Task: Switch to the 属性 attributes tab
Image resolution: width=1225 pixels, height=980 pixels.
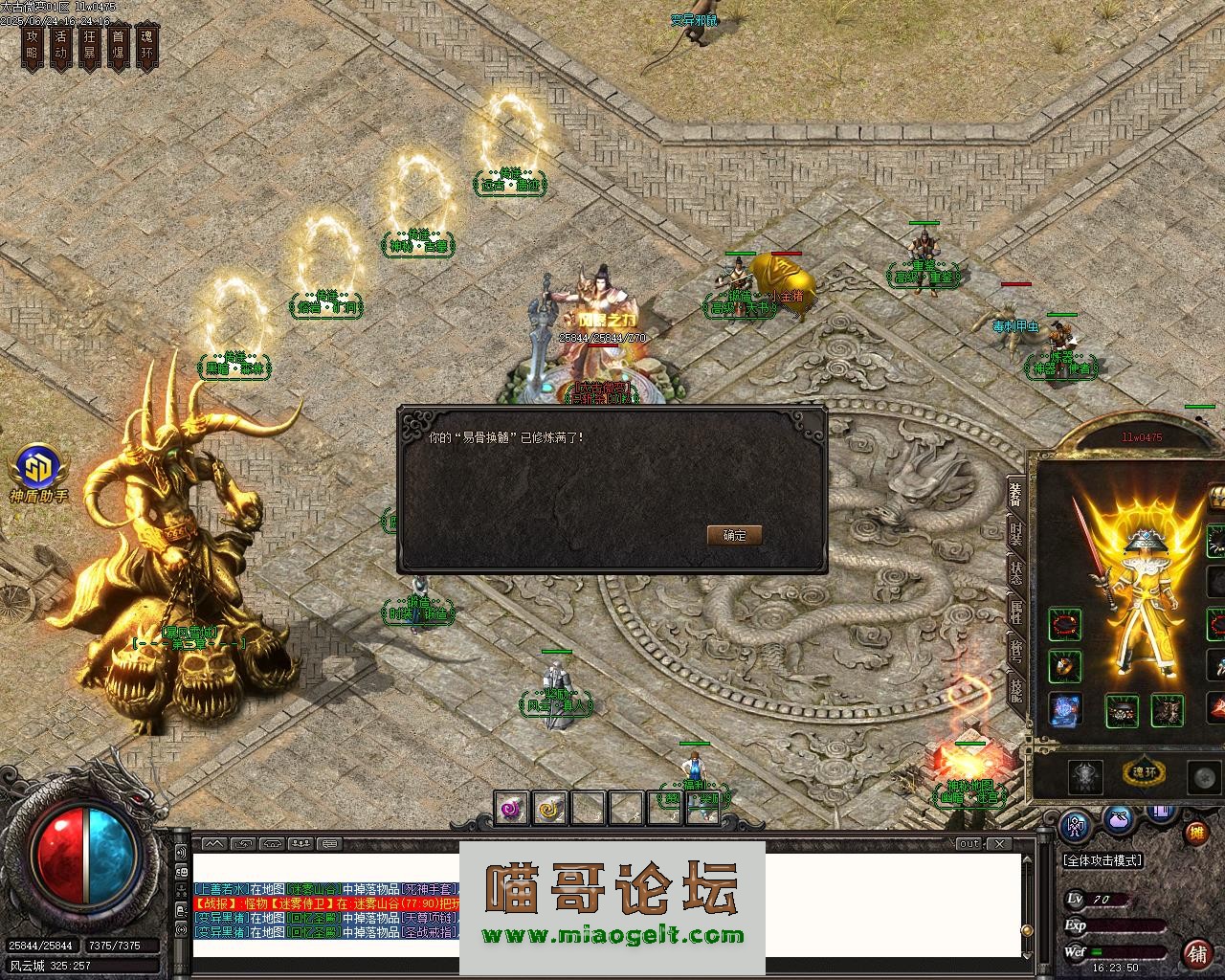Action: point(1014,612)
